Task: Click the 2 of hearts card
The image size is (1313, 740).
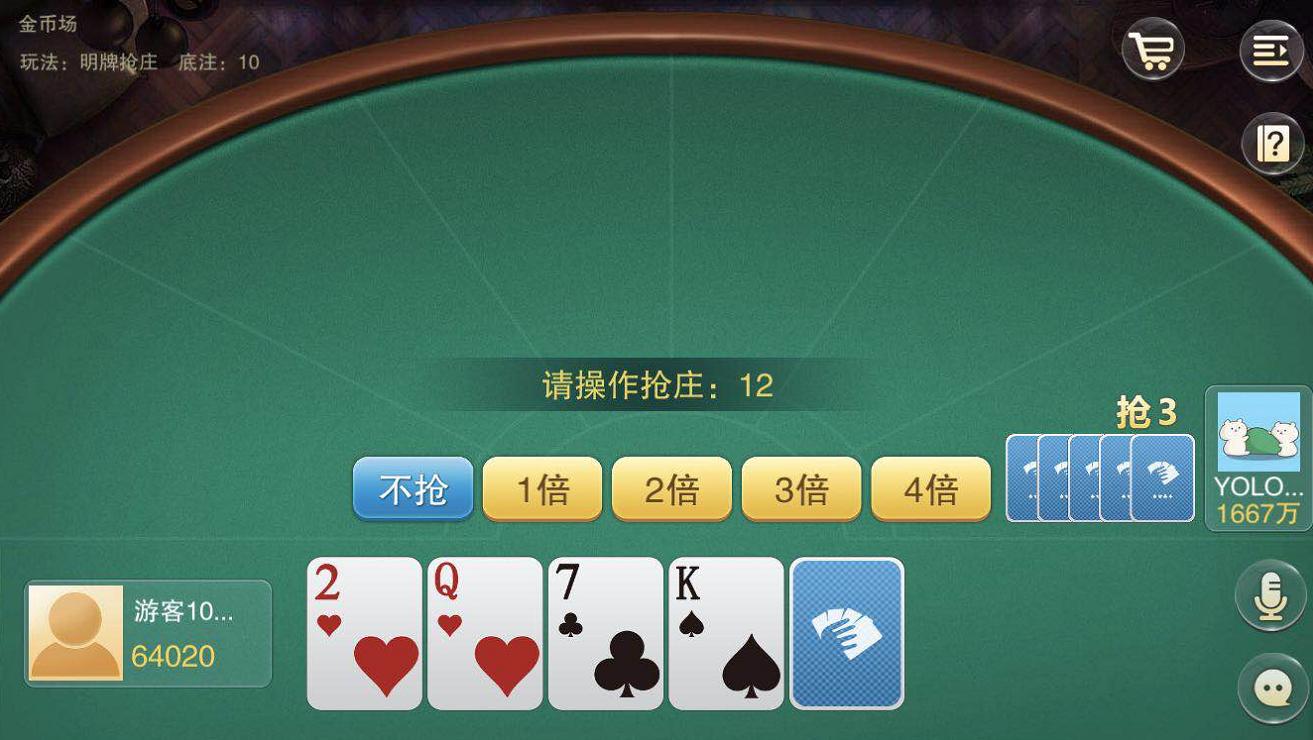Action: 363,630
